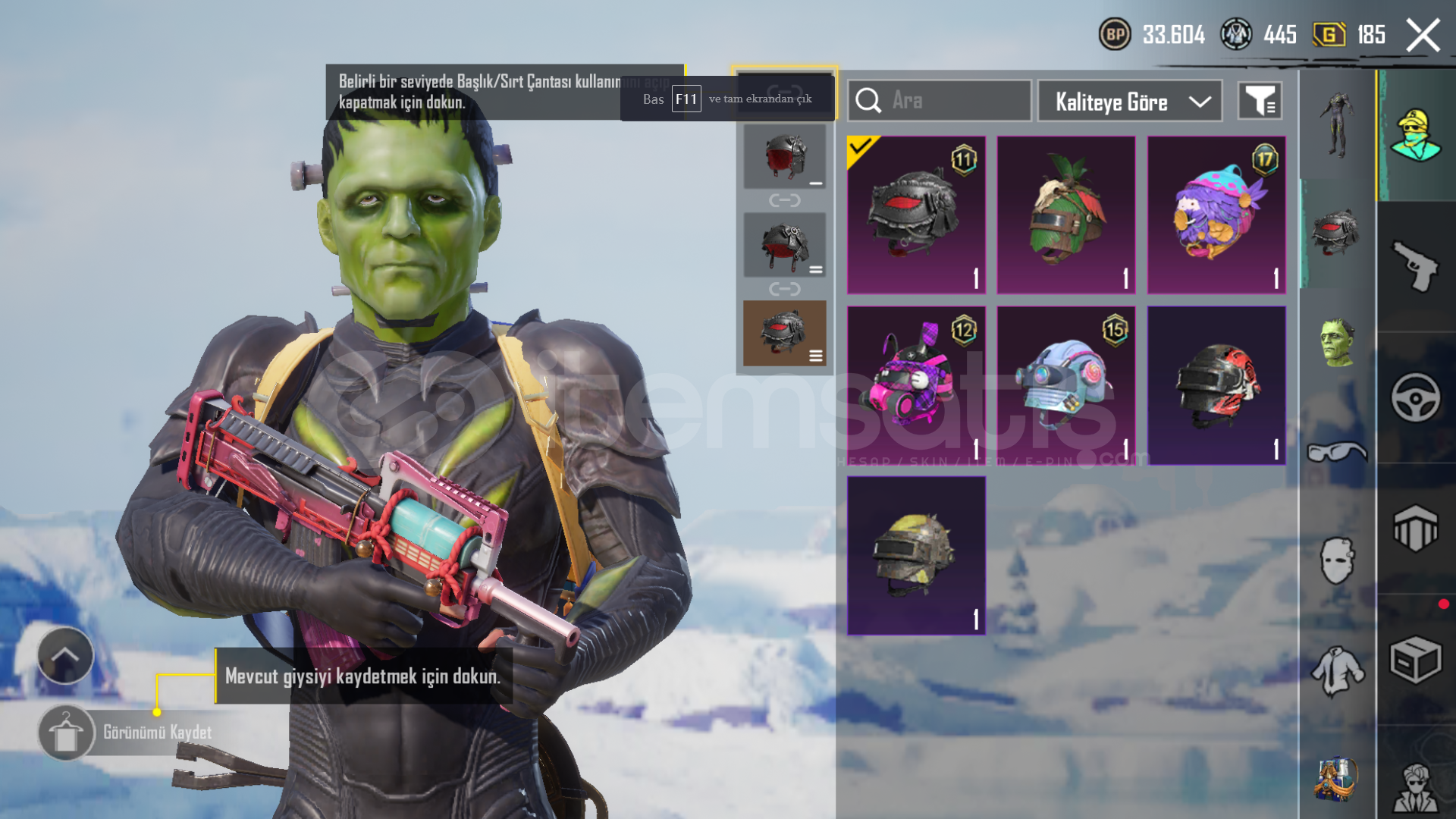The width and height of the screenshot is (1456, 819).
Task: Select the purple candy helmet level 17
Action: coord(1216,215)
